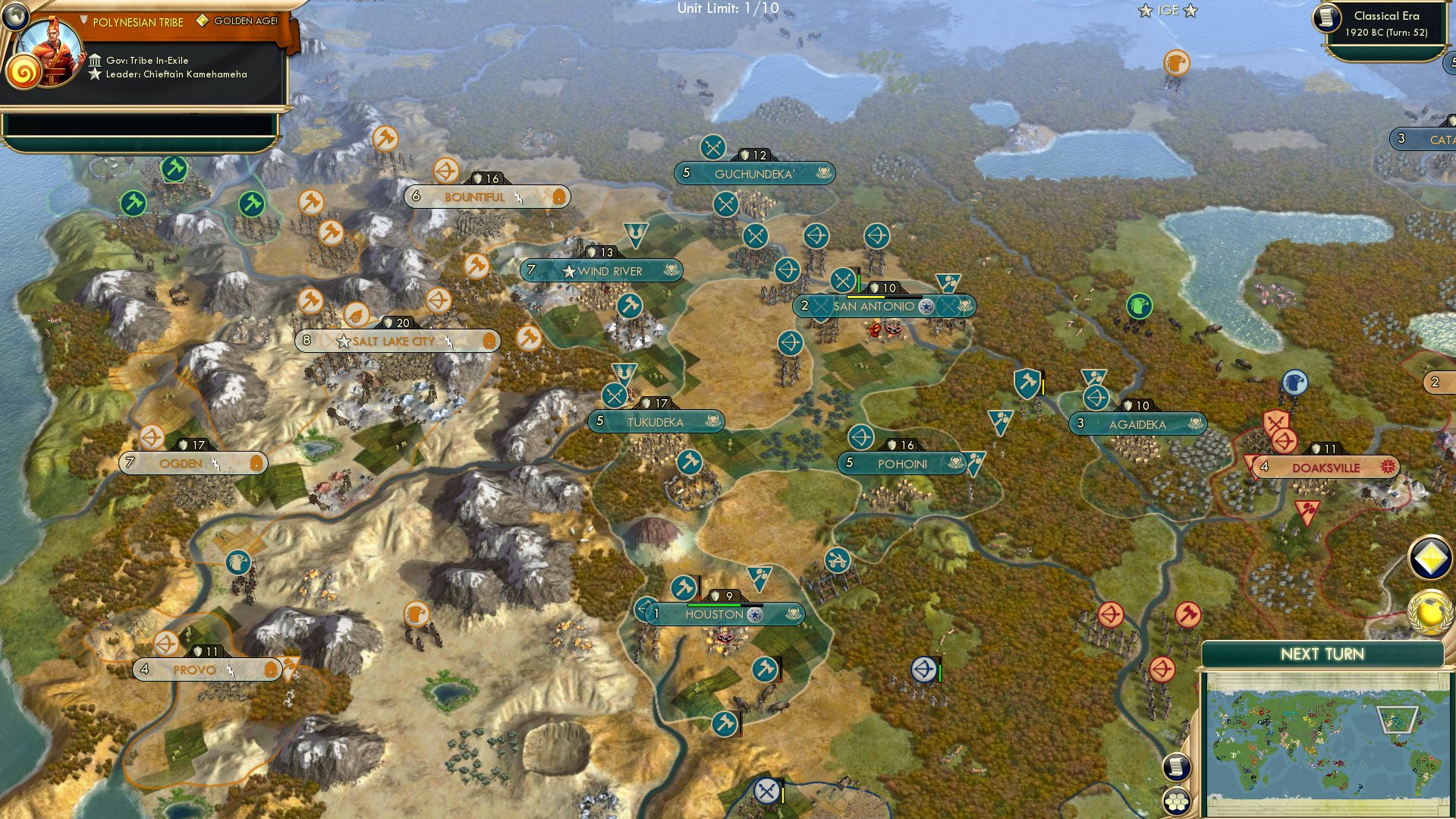Toggle the hex grid overlay icon

1177,801
